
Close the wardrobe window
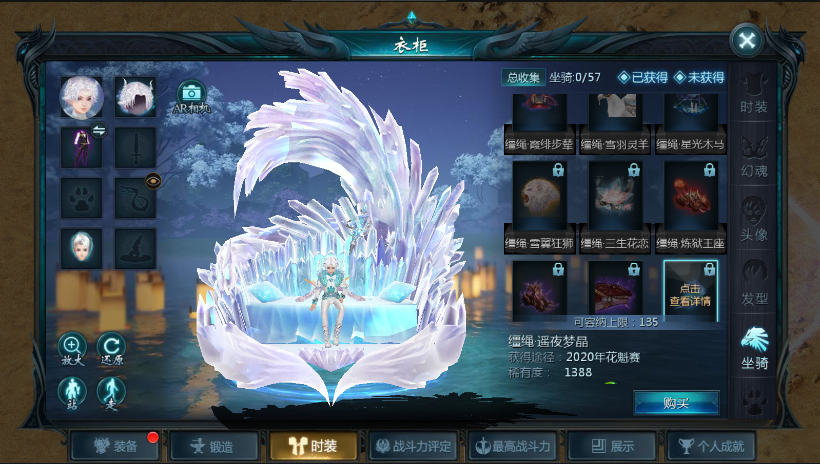pos(746,41)
